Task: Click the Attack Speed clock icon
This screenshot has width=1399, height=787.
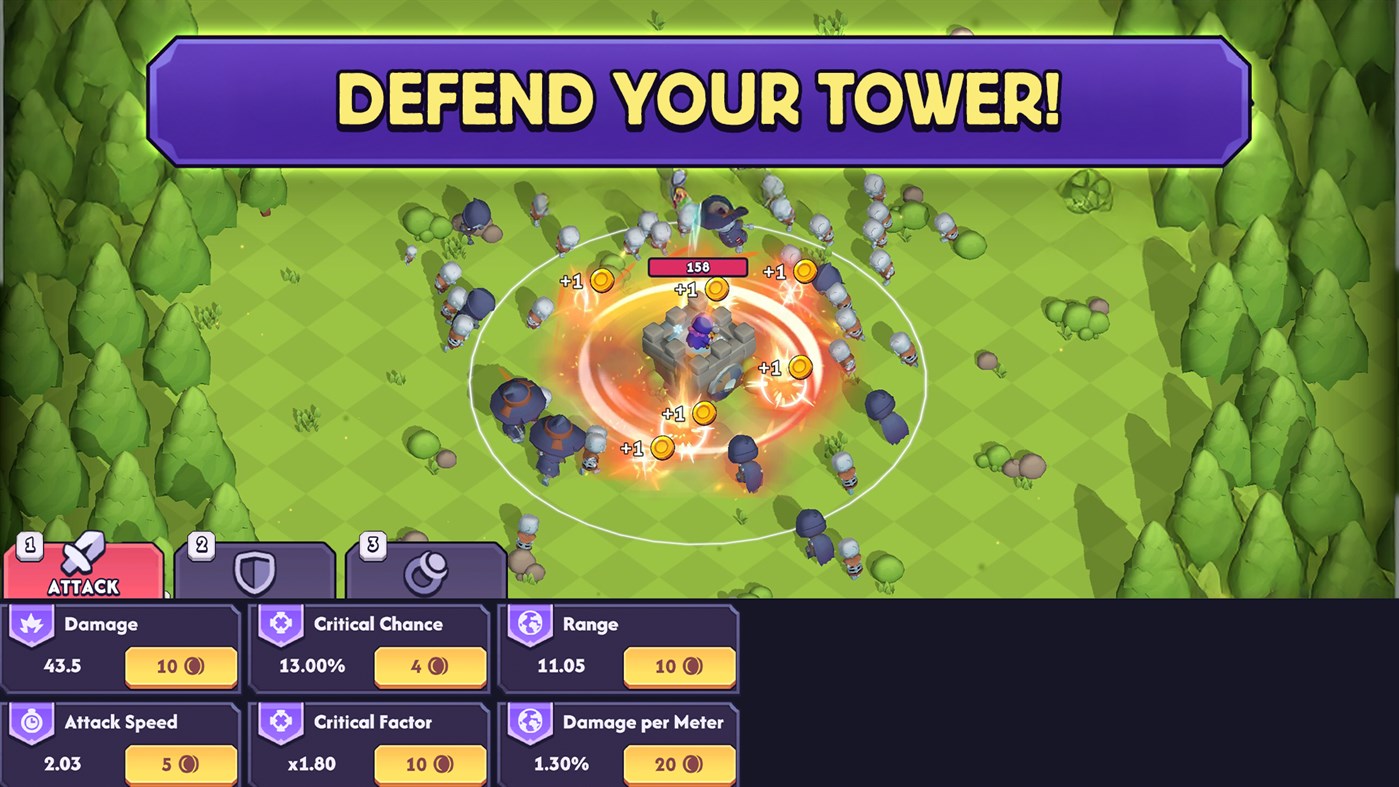Action: 30,722
